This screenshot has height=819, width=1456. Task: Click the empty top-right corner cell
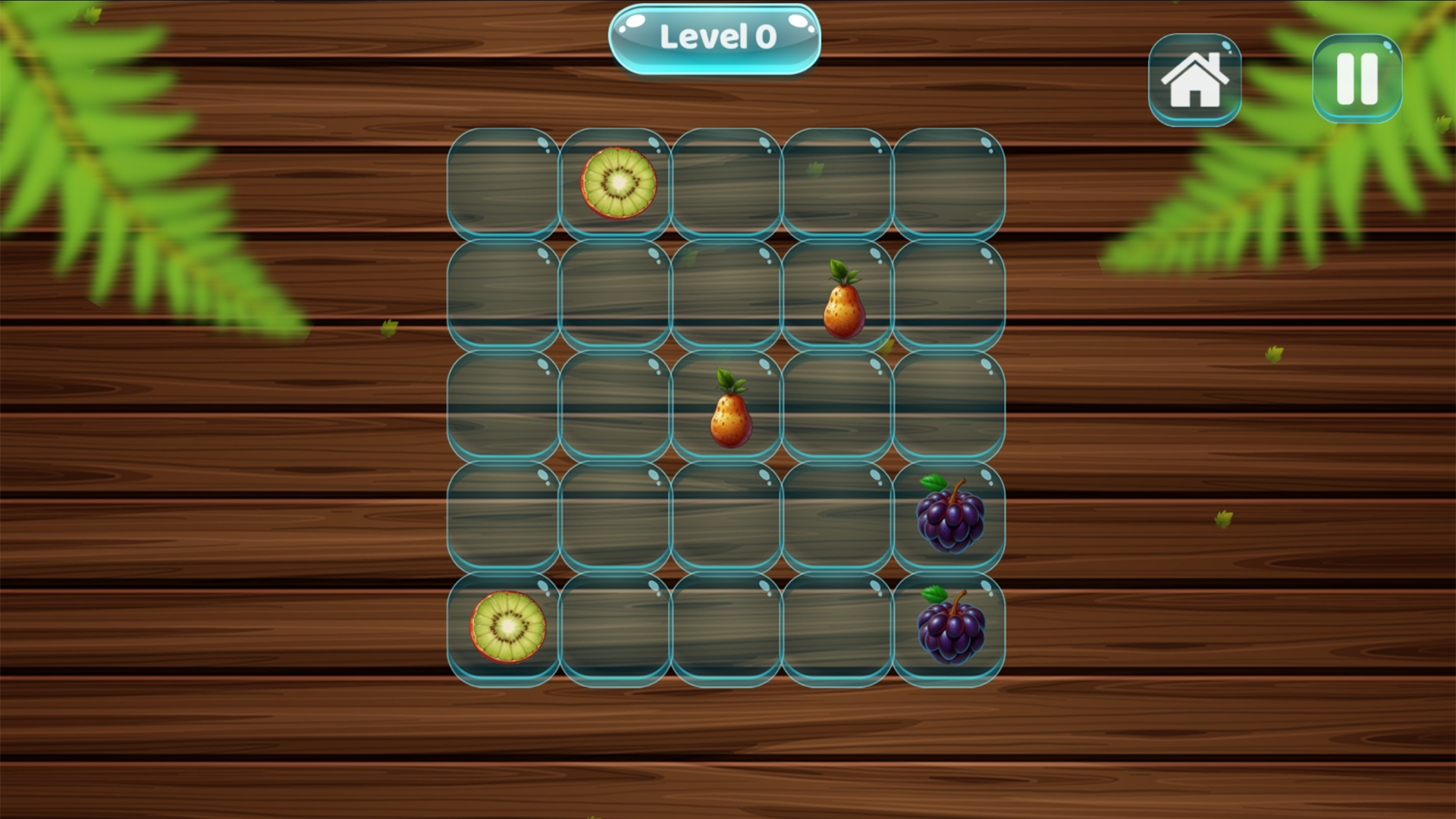(x=948, y=182)
